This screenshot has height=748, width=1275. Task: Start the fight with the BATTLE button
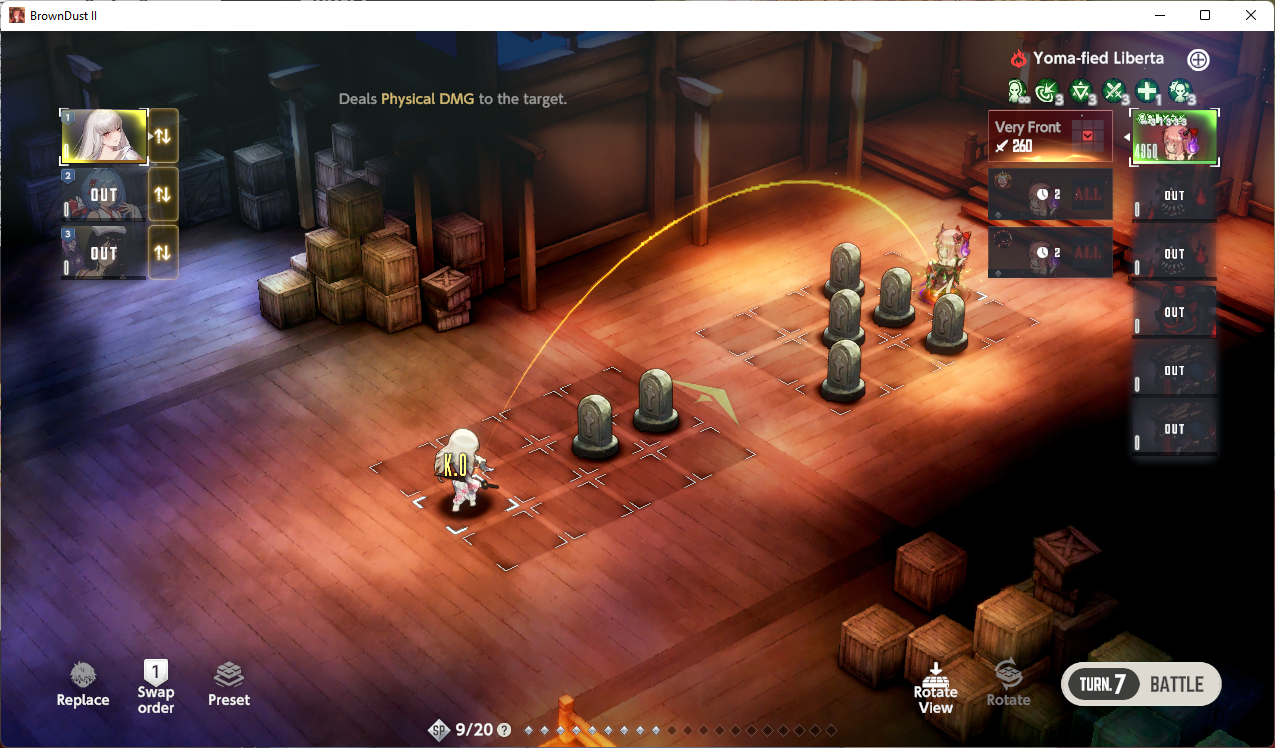[x=1140, y=685]
